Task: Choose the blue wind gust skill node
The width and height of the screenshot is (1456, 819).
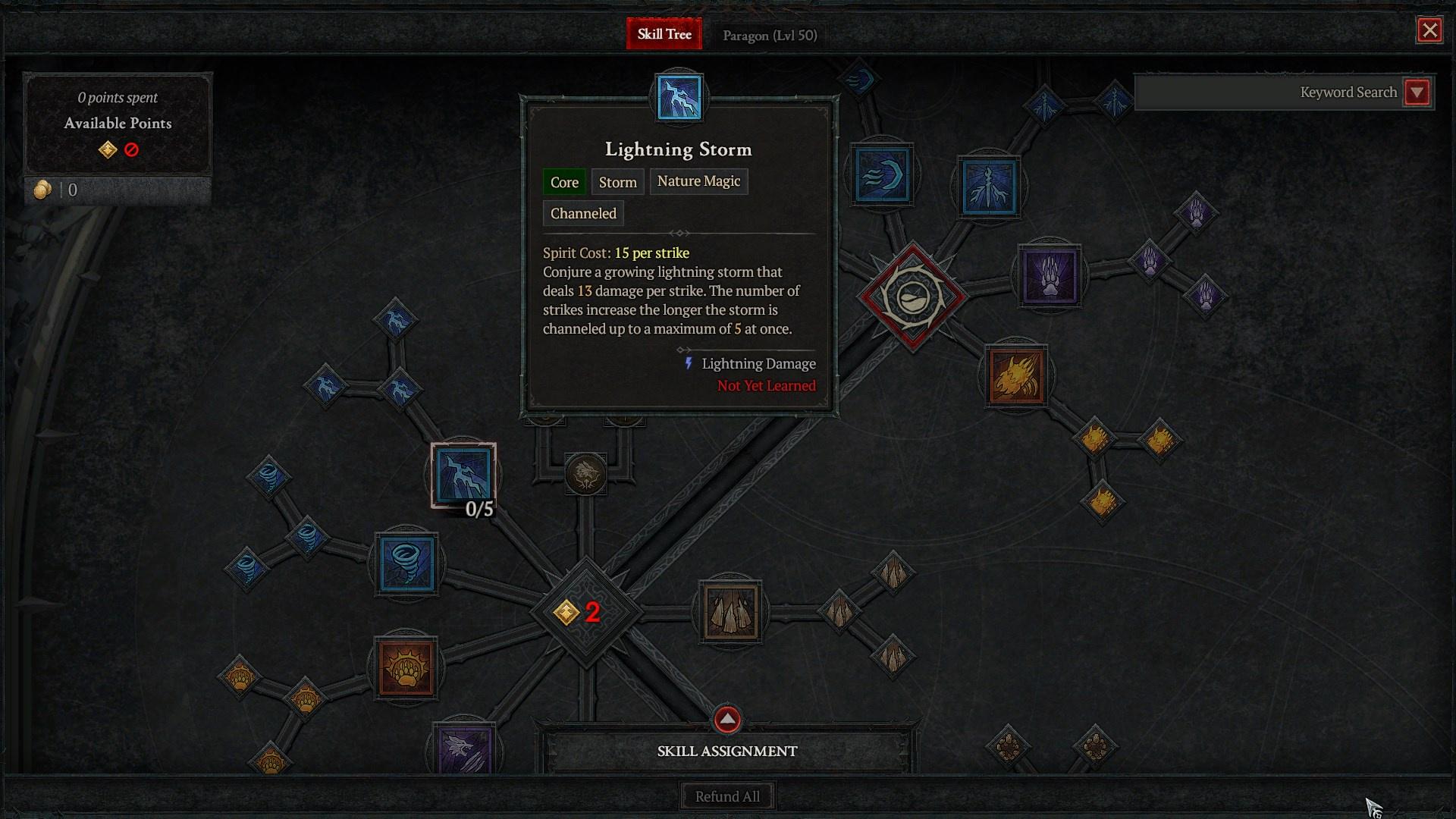Action: [881, 176]
